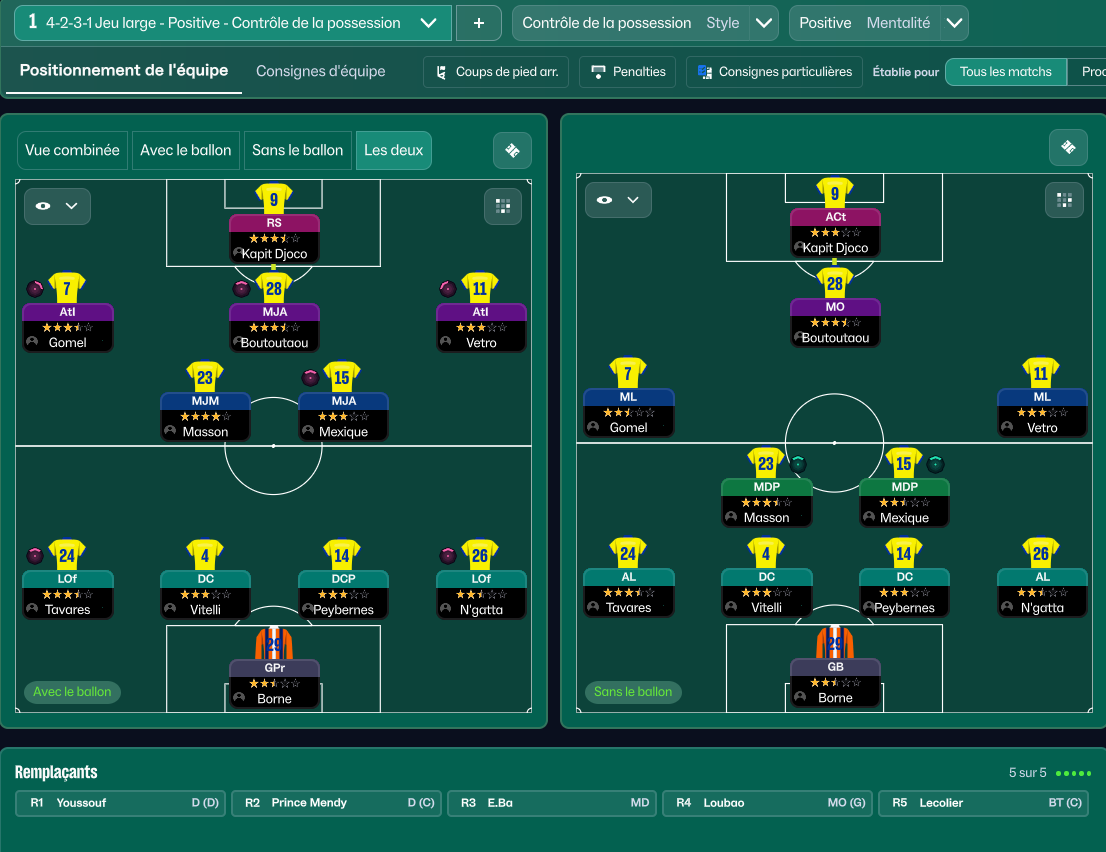Choose substitute Prince Mendy

(x=338, y=803)
